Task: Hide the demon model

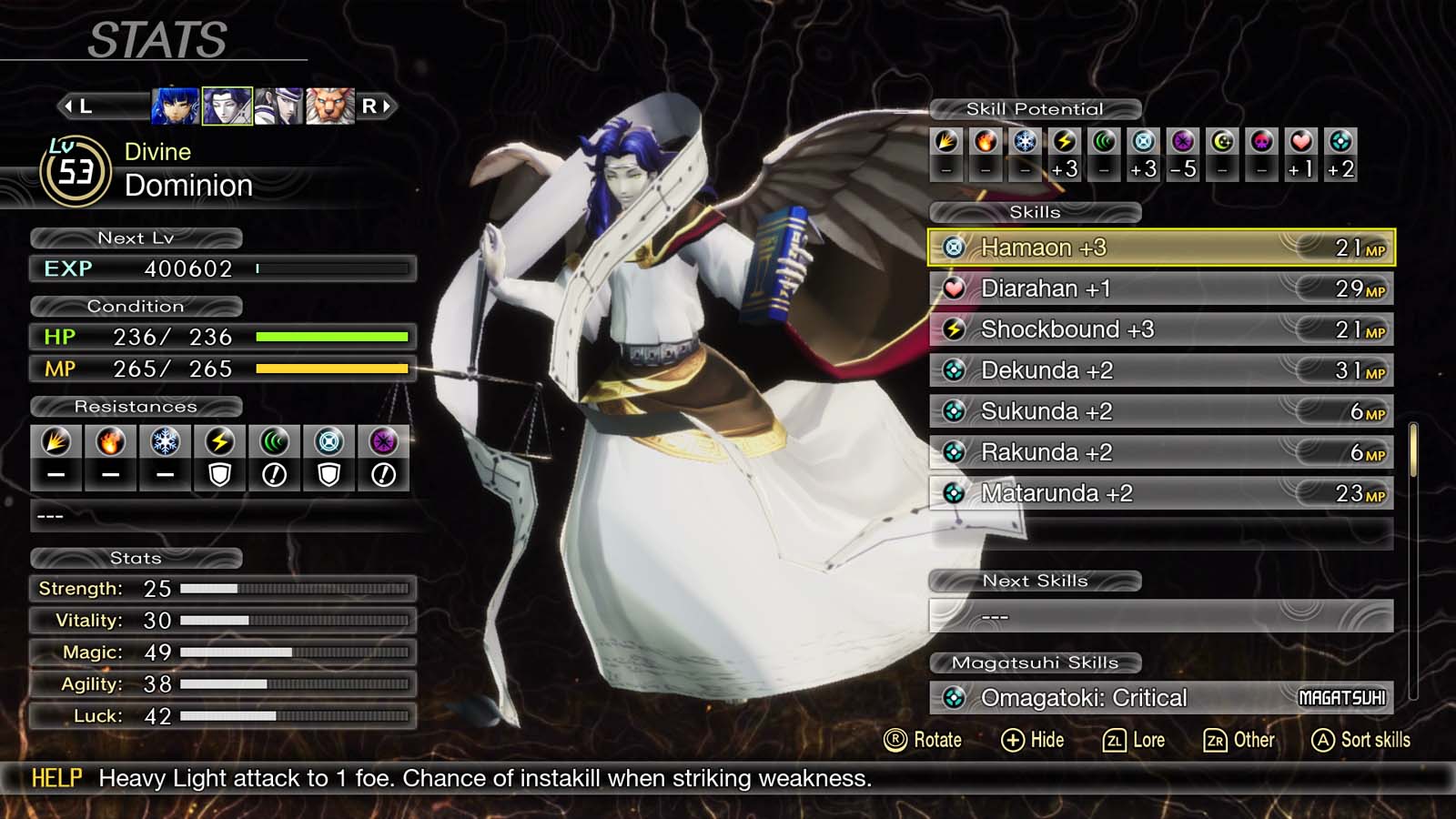Action: pyautogui.click(x=1032, y=740)
